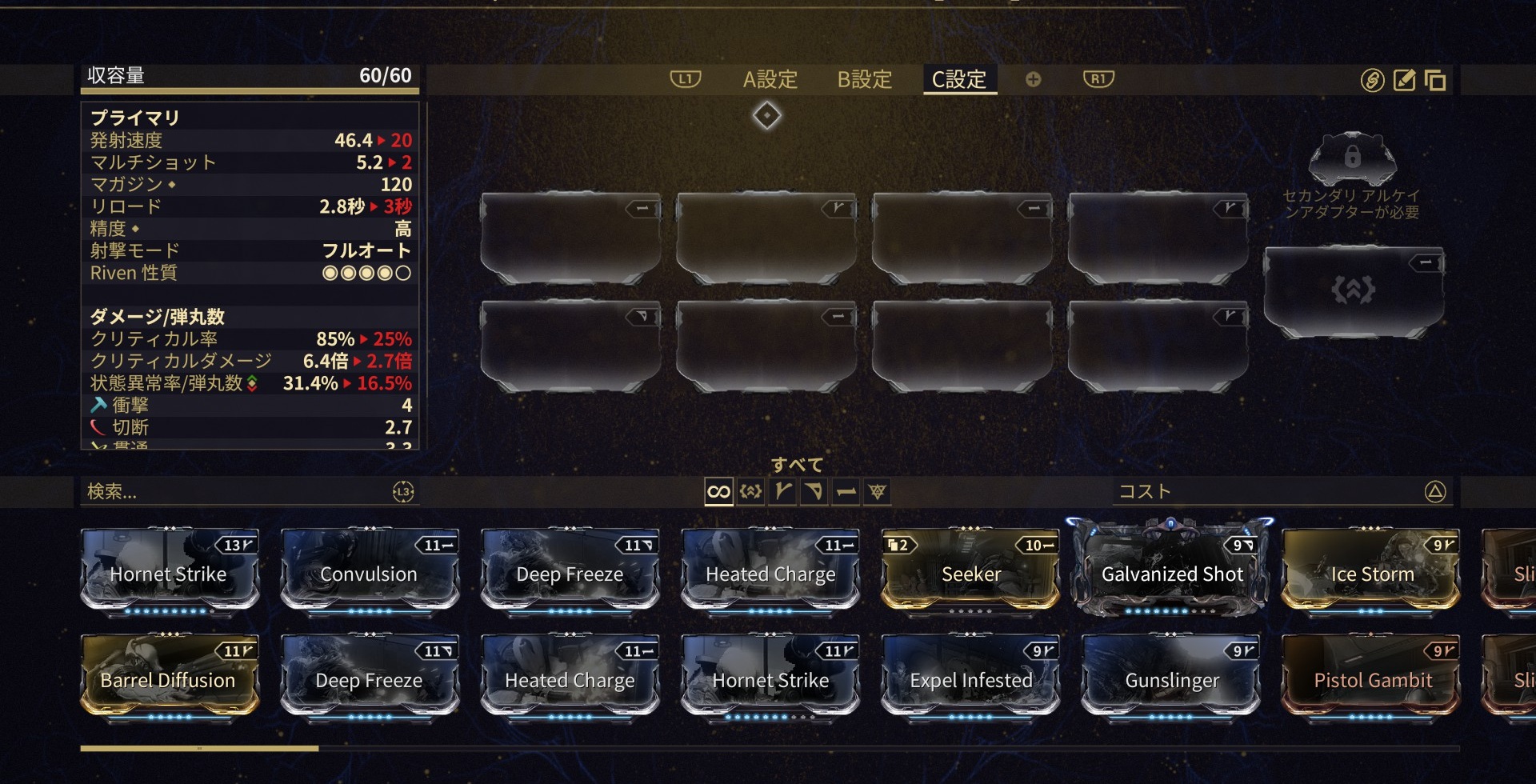Click the exilus symbol filter icon
Image resolution: width=1536 pixels, height=784 pixels.
point(750,493)
